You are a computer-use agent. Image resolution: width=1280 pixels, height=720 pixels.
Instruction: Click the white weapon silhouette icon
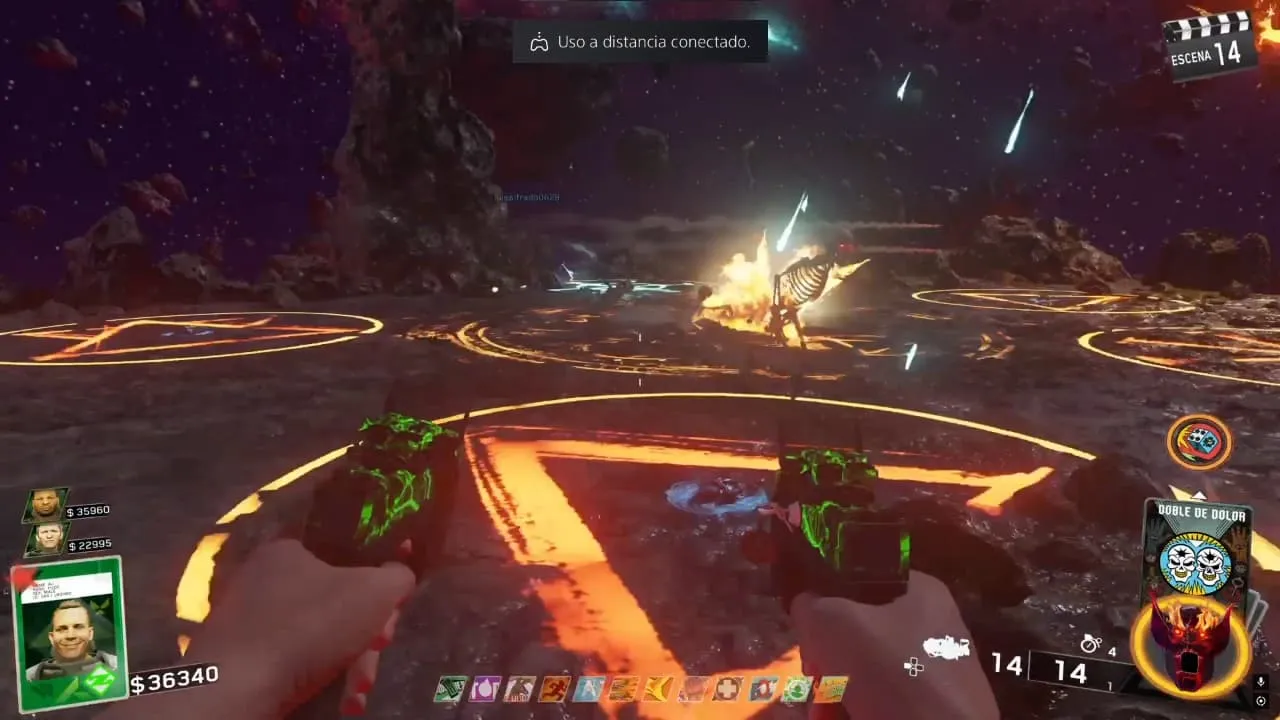click(x=945, y=649)
